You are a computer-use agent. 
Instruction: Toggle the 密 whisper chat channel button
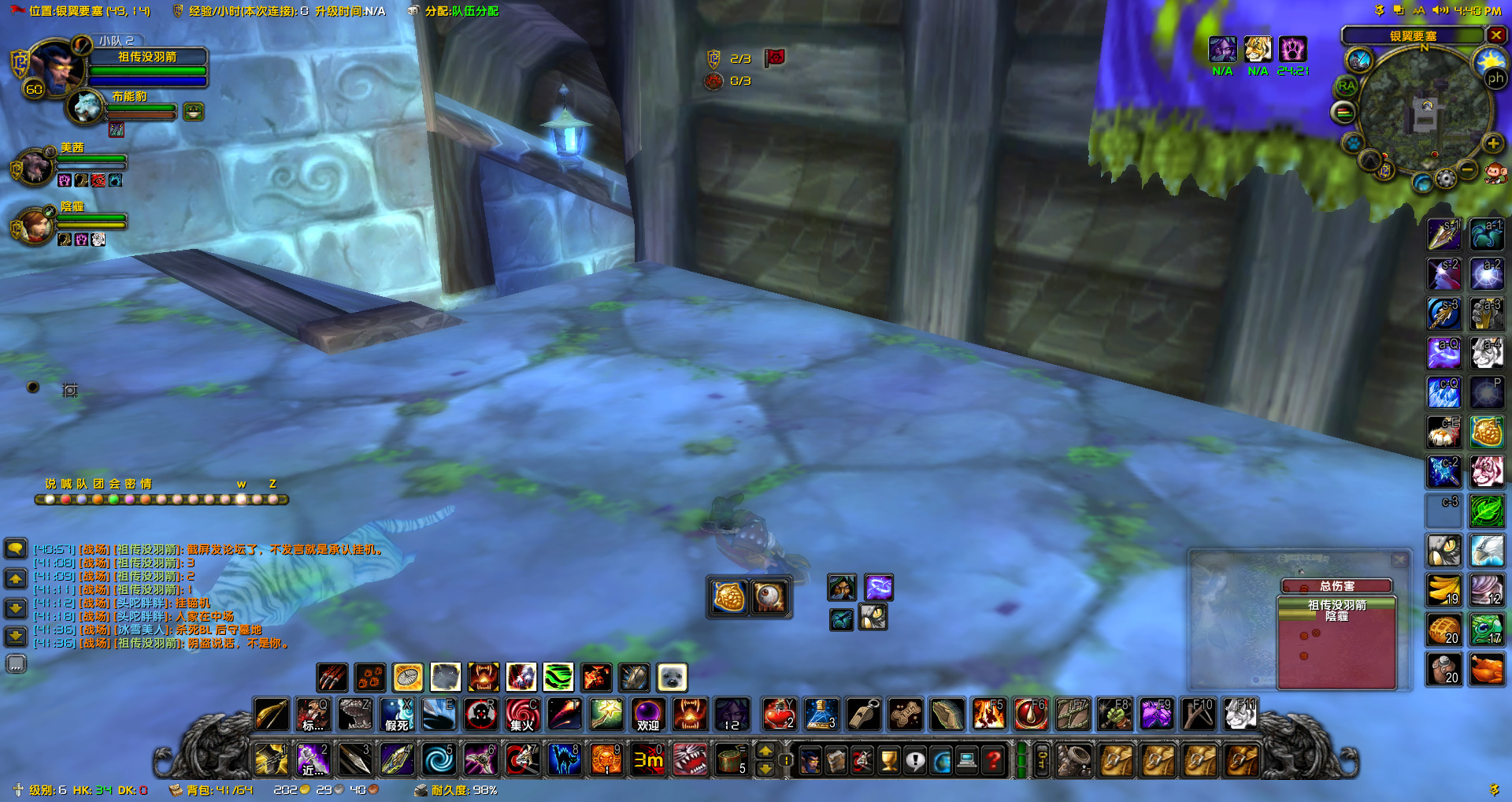tap(130, 484)
